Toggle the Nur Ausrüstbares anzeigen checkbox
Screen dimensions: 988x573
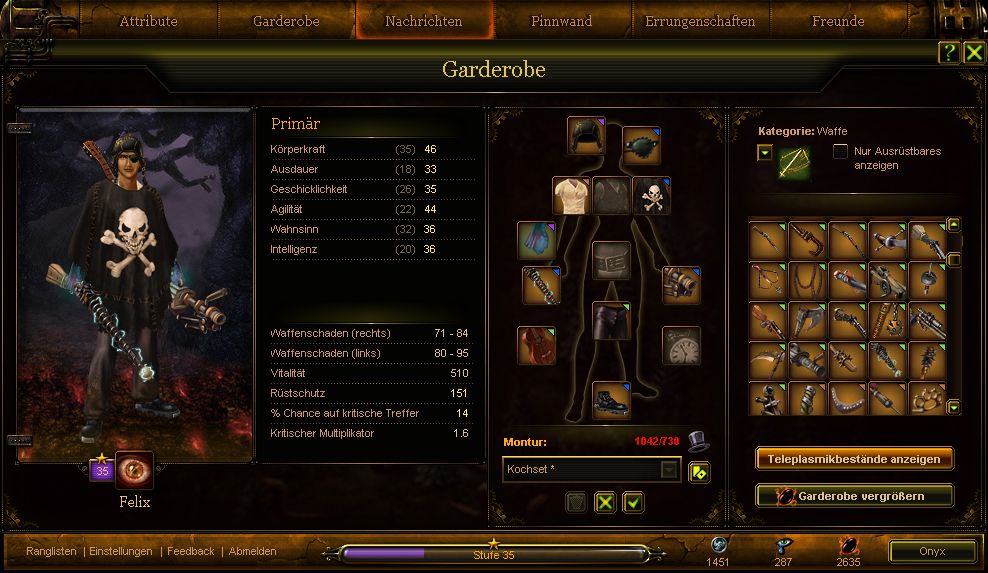click(841, 152)
